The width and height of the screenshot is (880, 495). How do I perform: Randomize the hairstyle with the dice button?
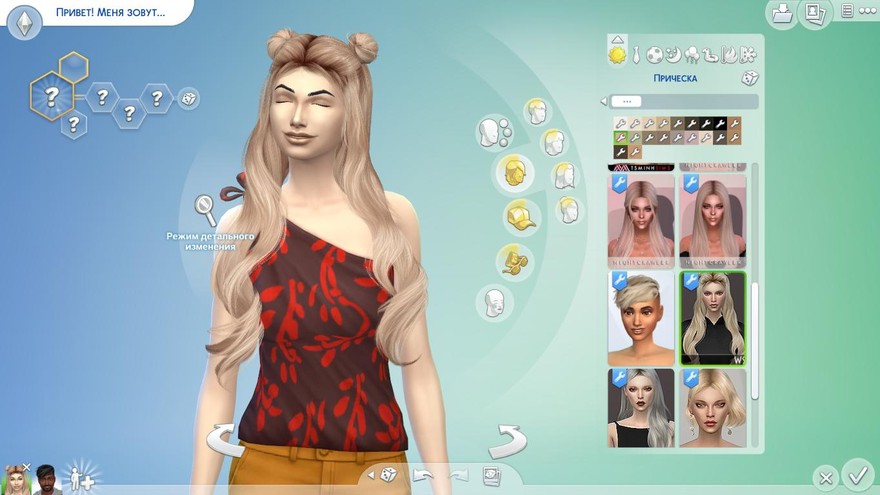click(x=749, y=78)
